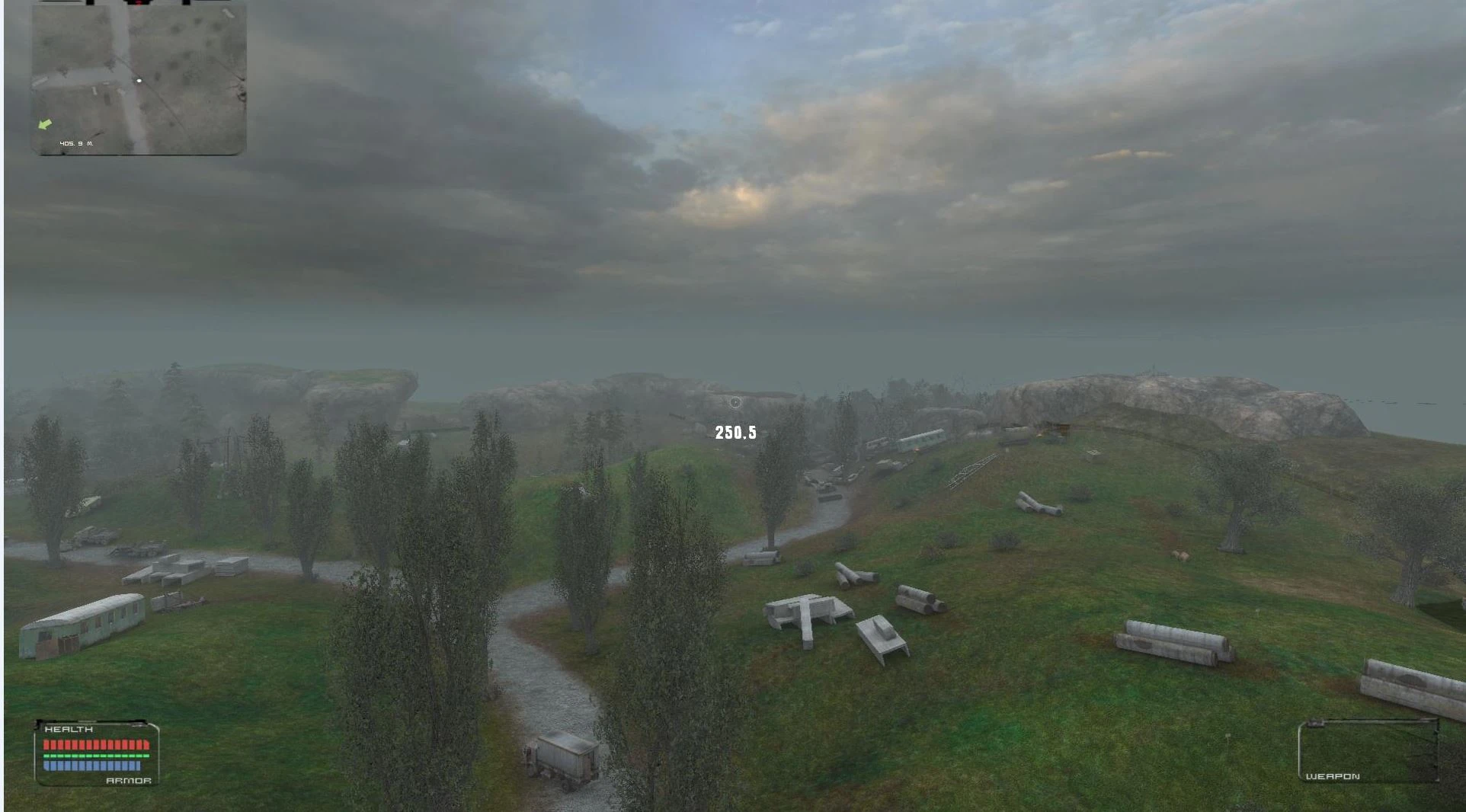1466x812 pixels.
Task: Select the WEAPON label in the weapon panel
Action: pos(1332,776)
